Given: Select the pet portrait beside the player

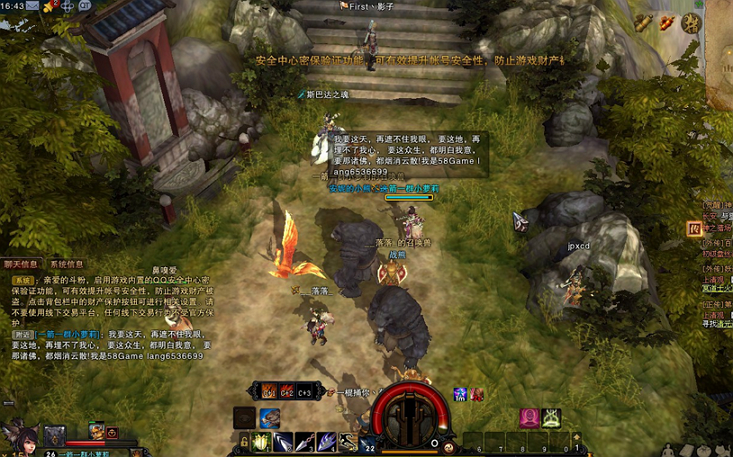Looking at the screenshot, I should (97, 431).
